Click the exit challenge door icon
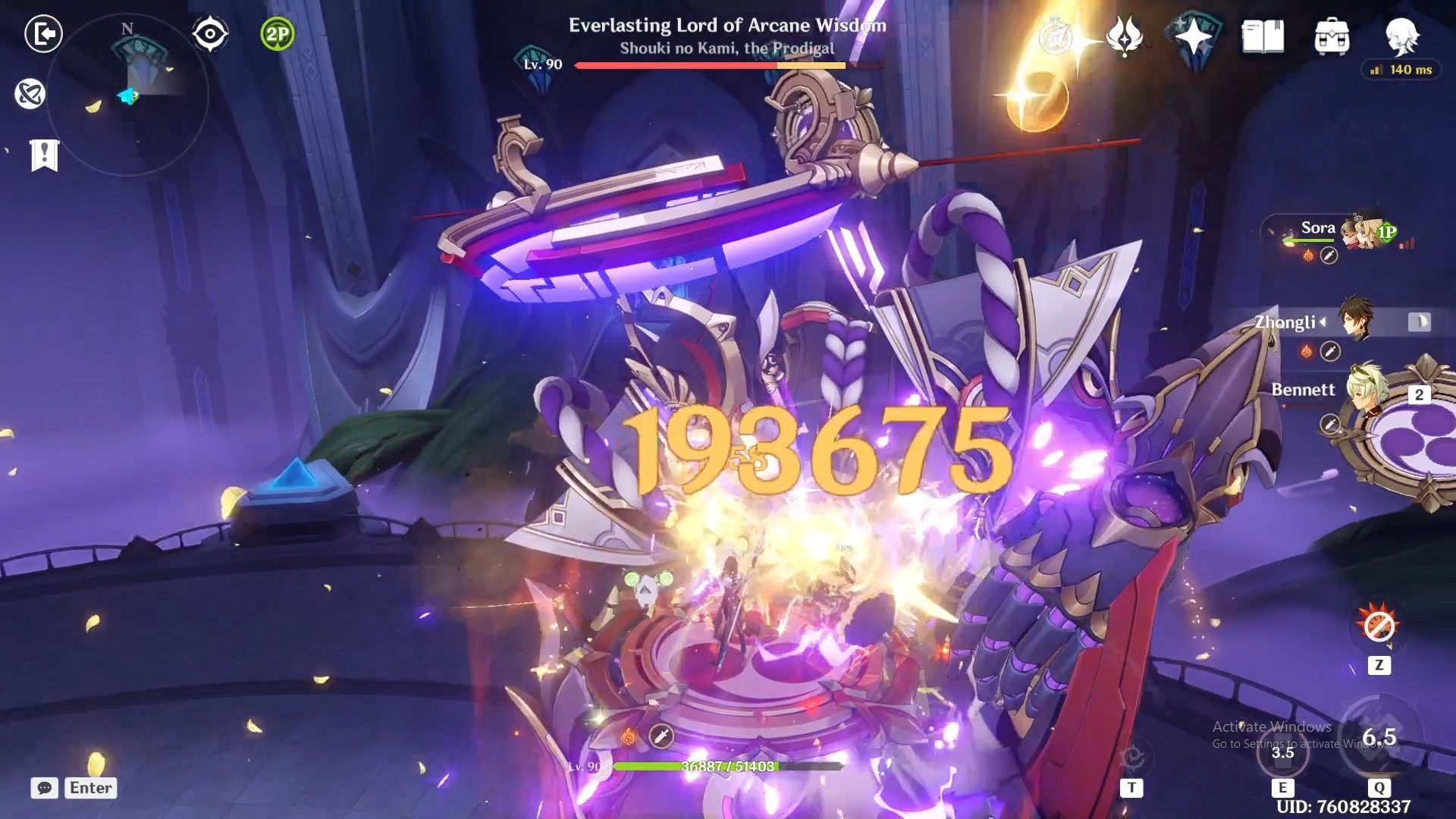This screenshot has height=819, width=1456. tap(43, 34)
